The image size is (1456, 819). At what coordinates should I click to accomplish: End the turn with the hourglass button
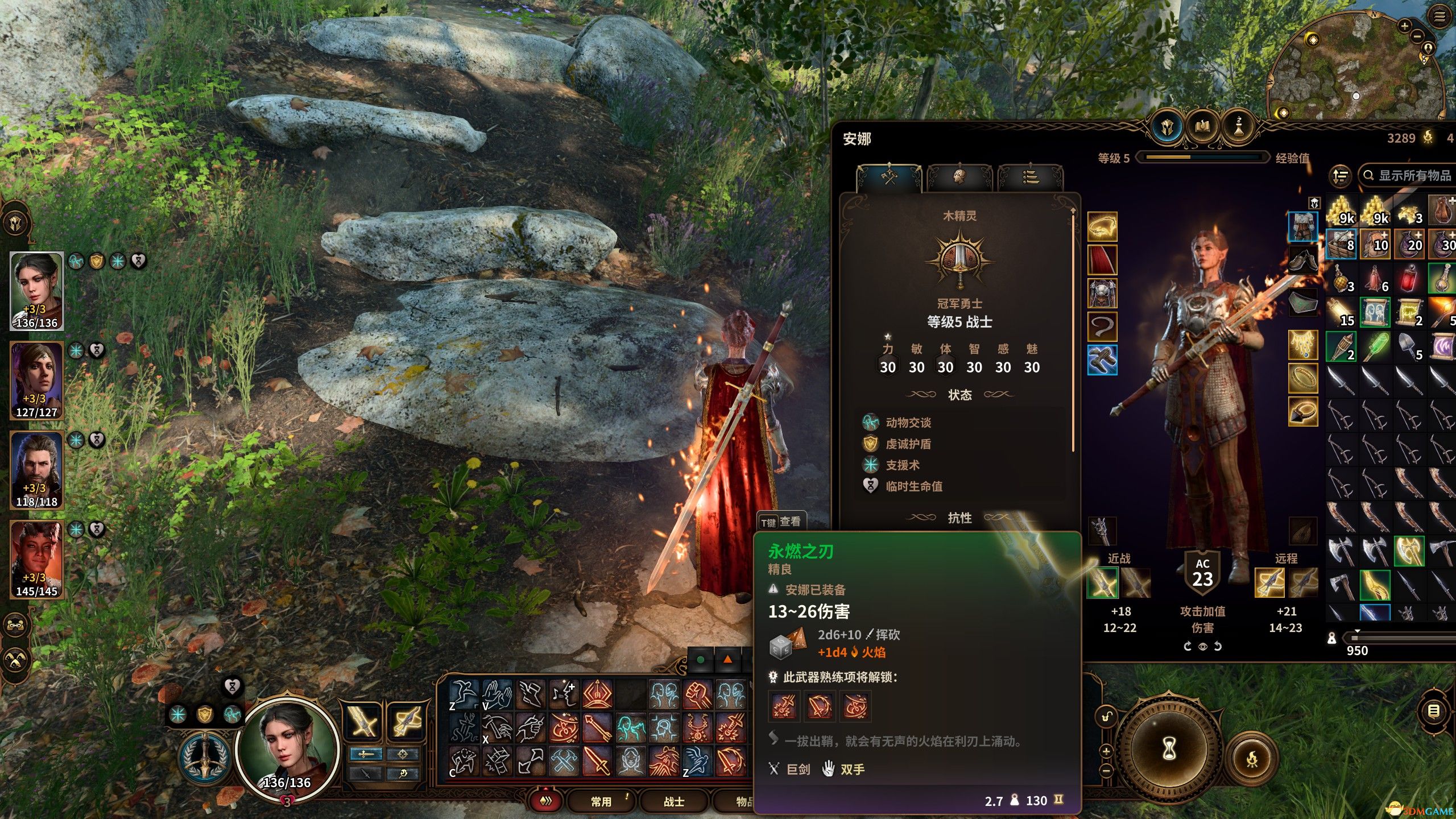point(1168,748)
